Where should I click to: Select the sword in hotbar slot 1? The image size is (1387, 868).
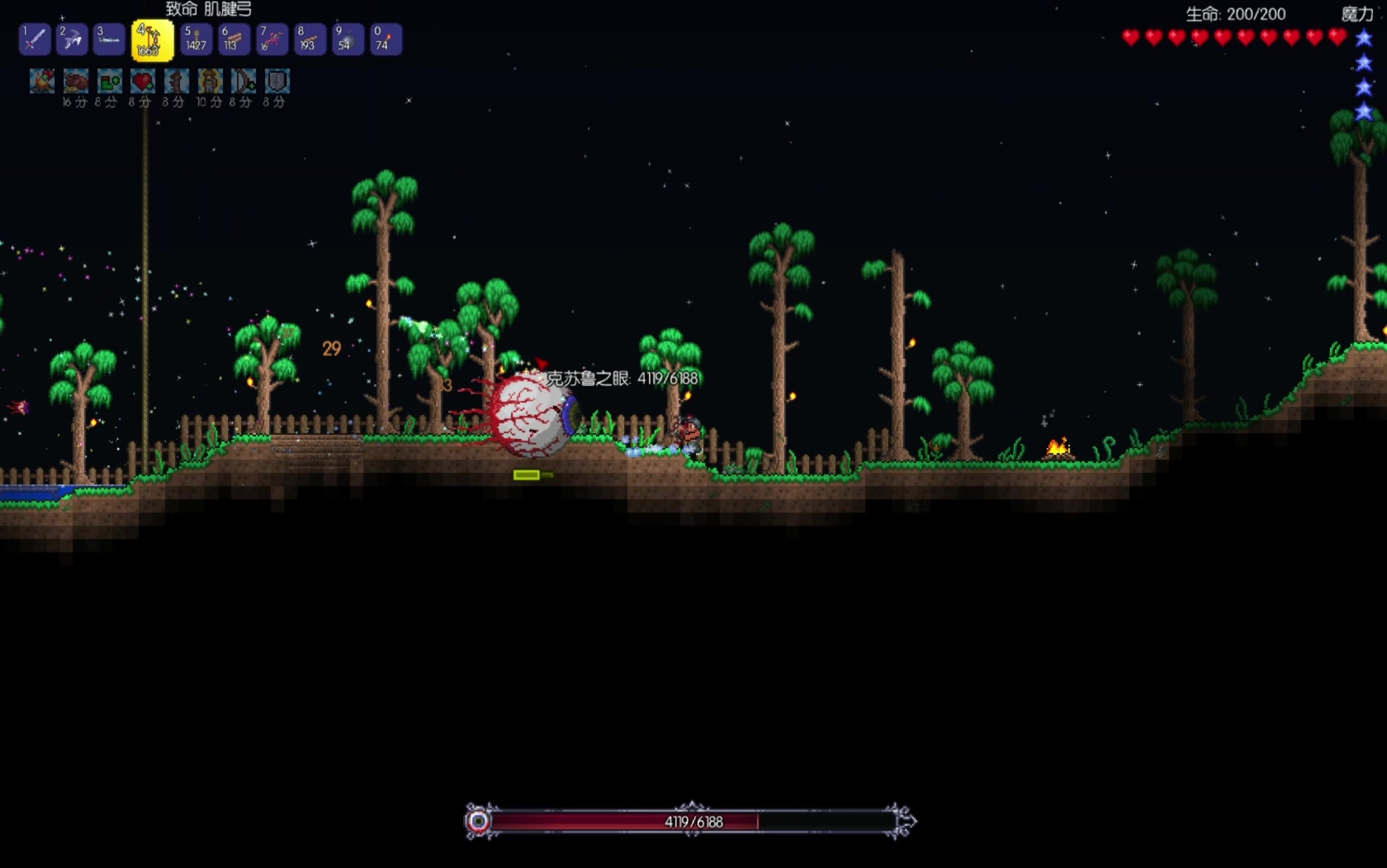(x=34, y=40)
